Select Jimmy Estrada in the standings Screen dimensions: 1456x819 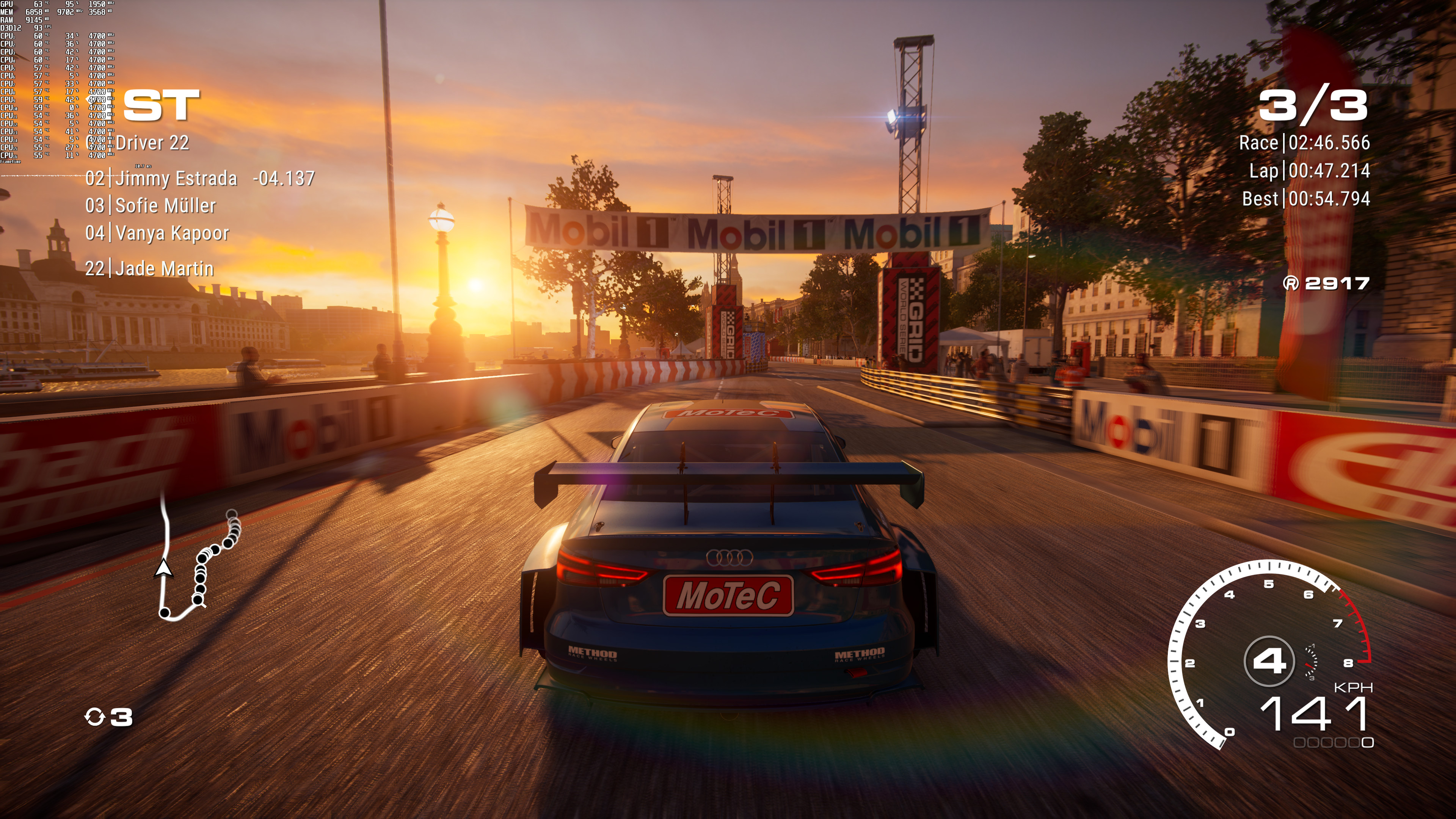coord(176,179)
